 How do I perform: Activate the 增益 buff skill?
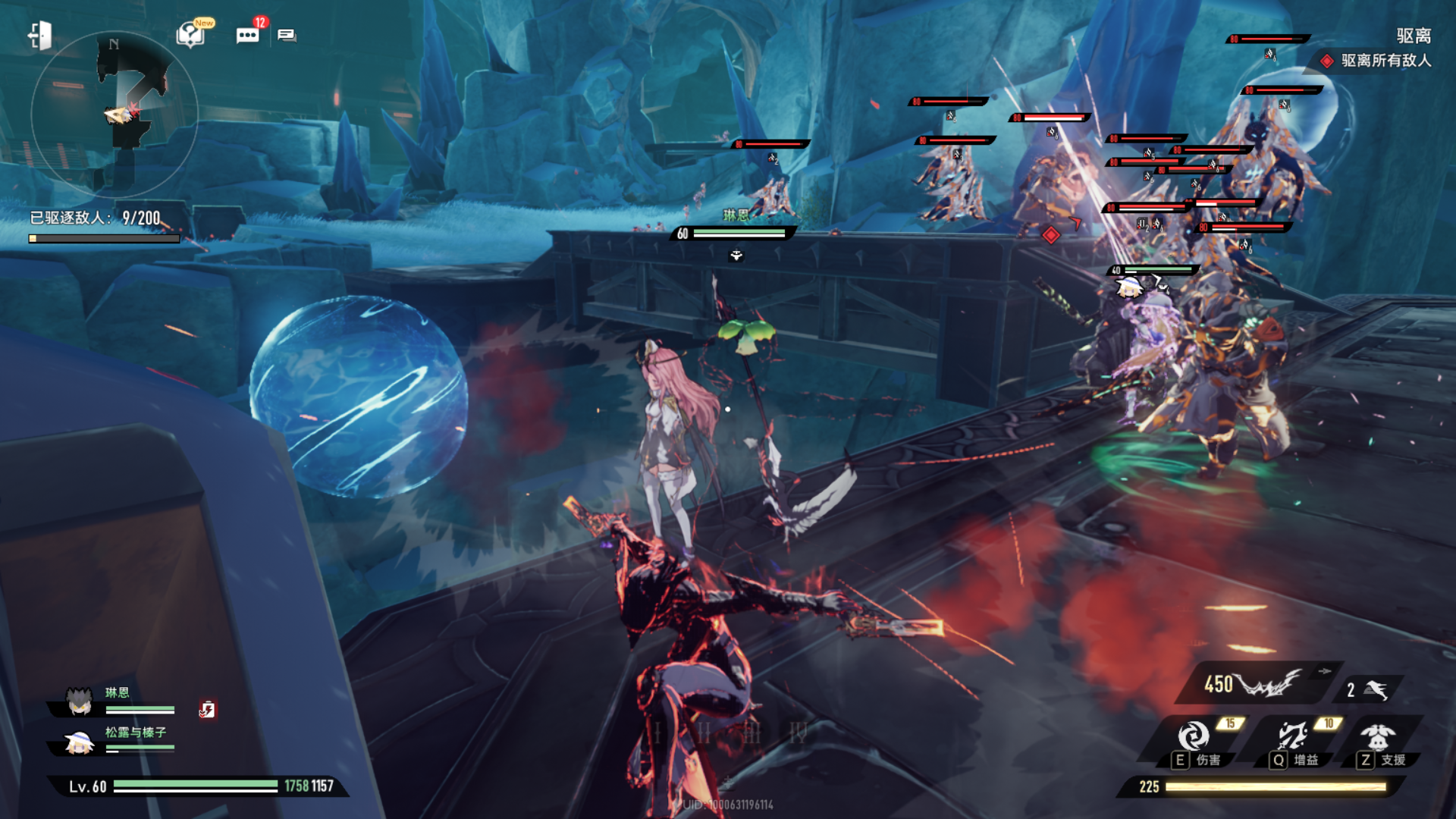tap(1291, 737)
